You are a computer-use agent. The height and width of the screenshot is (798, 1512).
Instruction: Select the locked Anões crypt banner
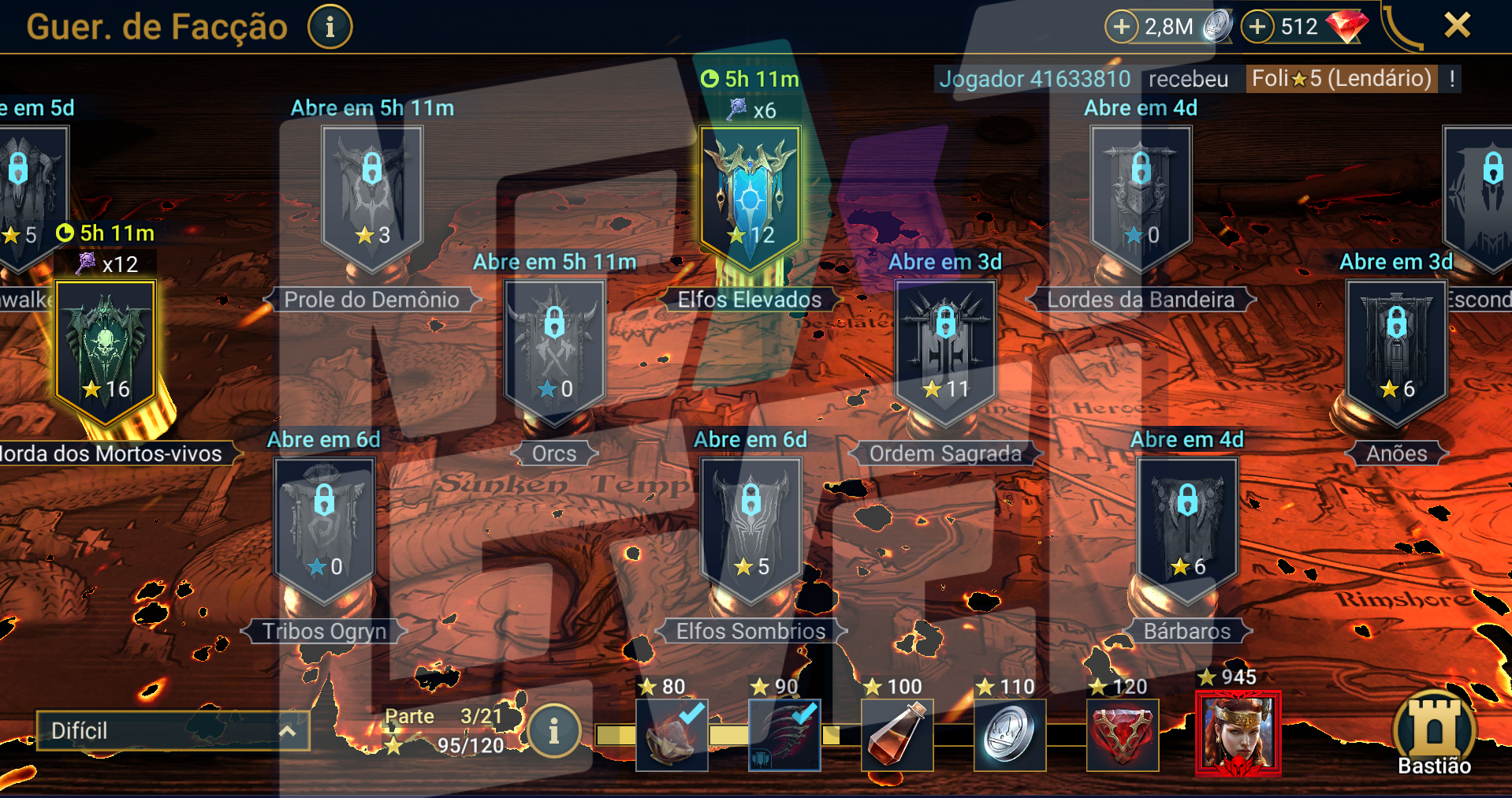click(x=1396, y=347)
